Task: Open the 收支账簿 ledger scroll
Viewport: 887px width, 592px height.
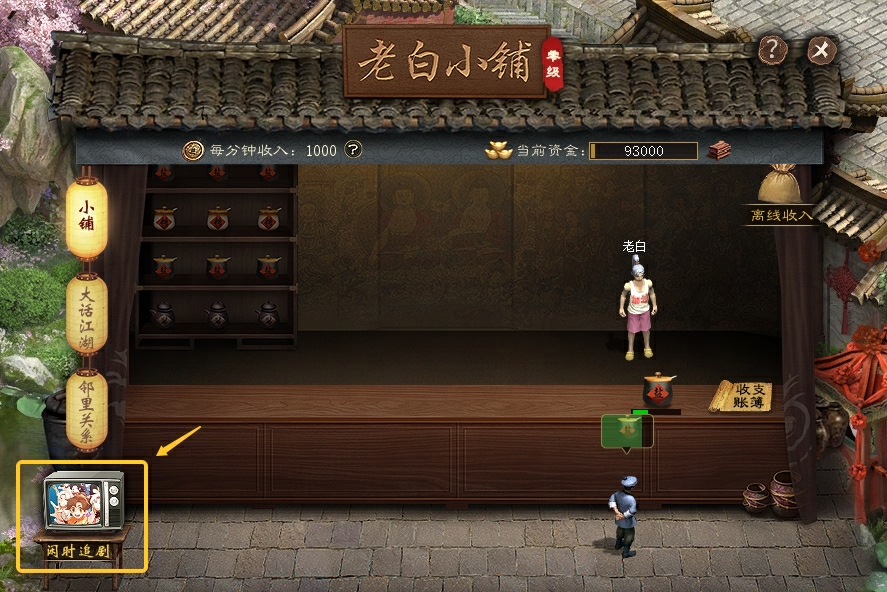Action: click(741, 396)
